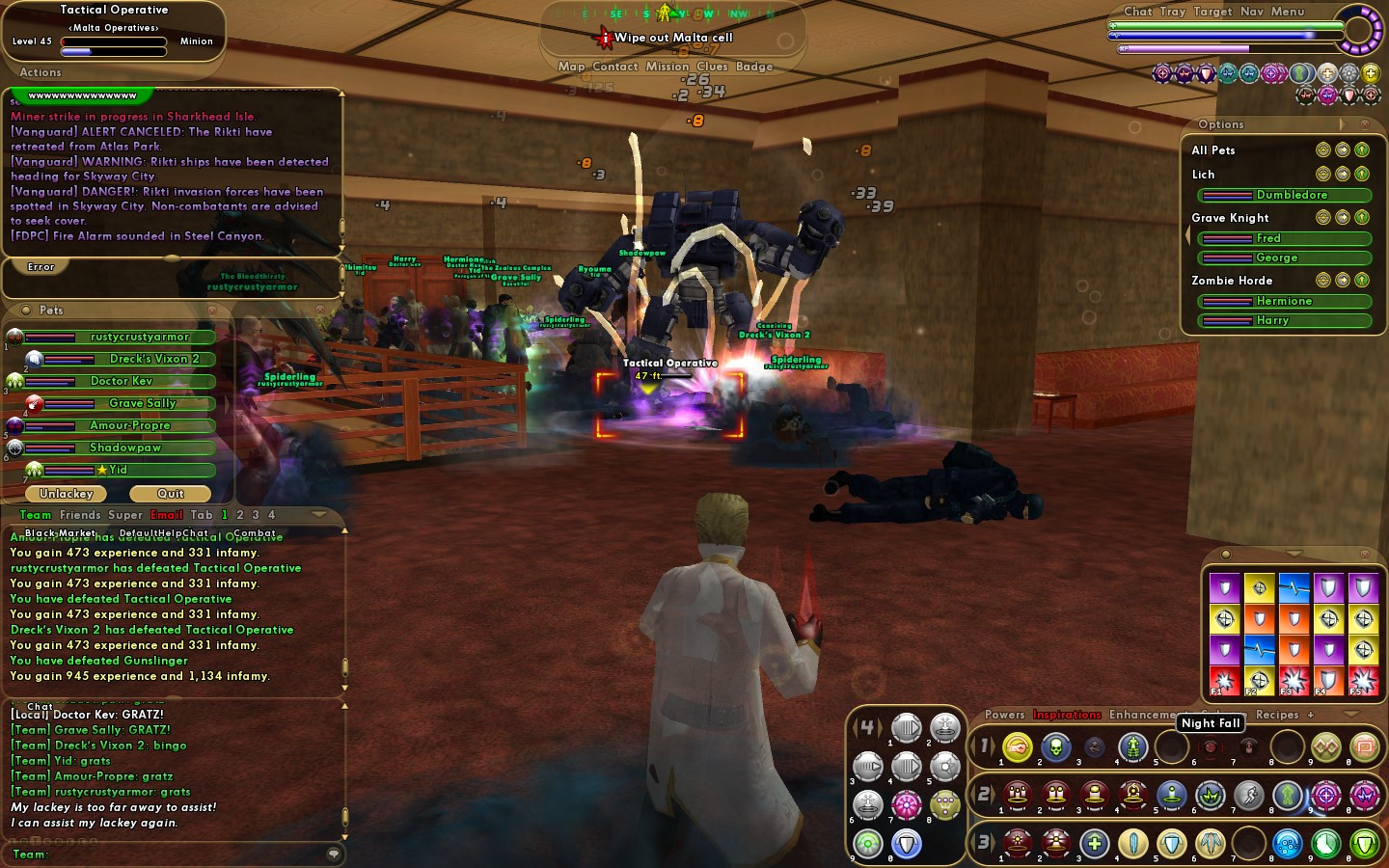Switch to the Friends tab
Screen dimensions: 1389x868
(80, 515)
